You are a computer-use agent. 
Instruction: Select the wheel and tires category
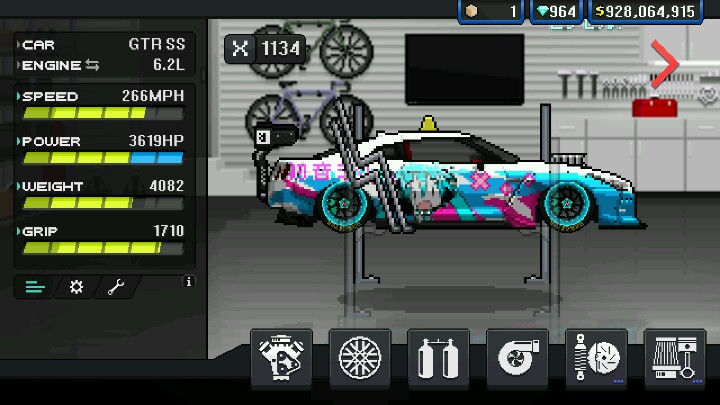[x=360, y=357]
